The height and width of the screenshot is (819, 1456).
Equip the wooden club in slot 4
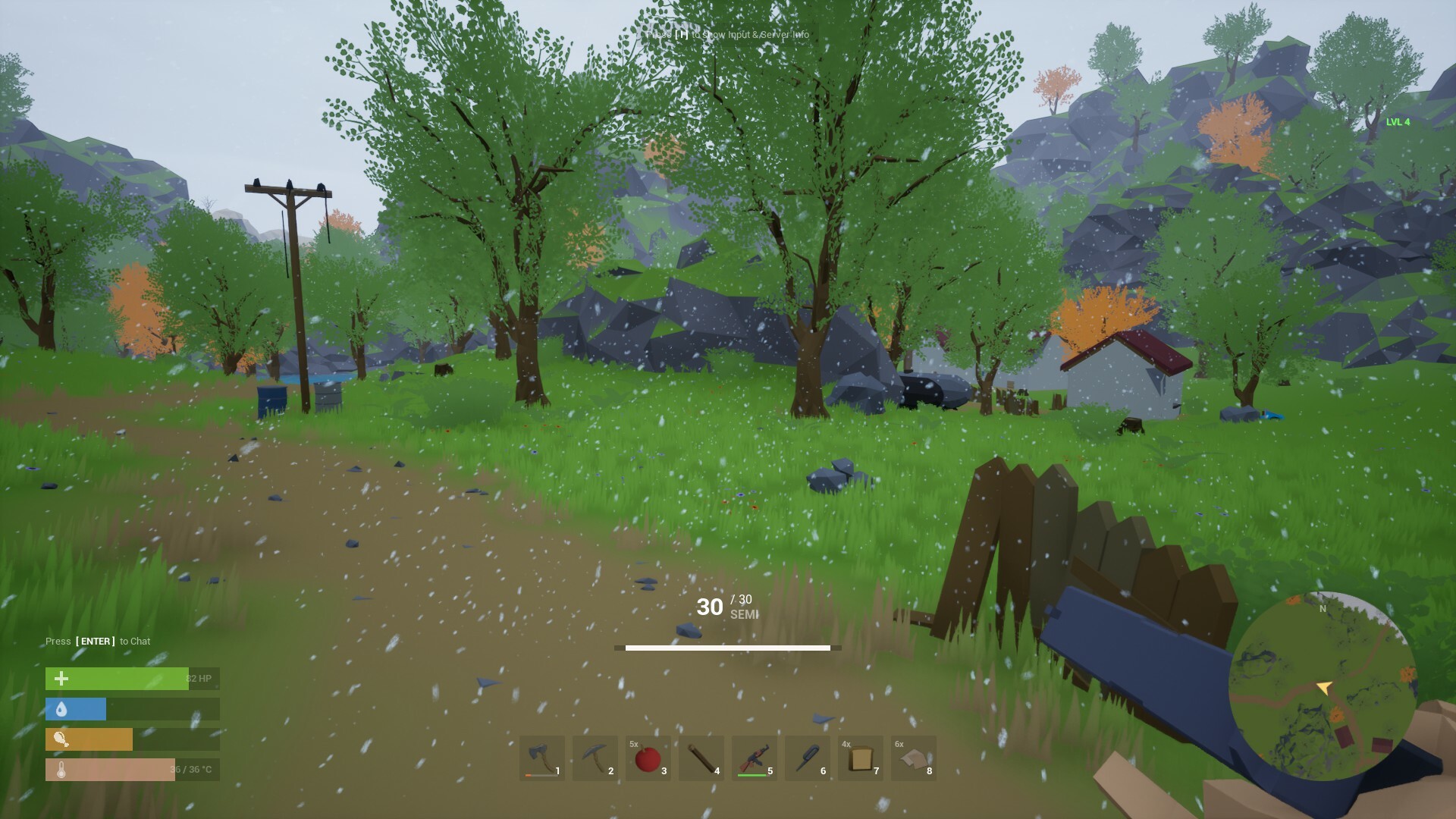pyautogui.click(x=701, y=758)
